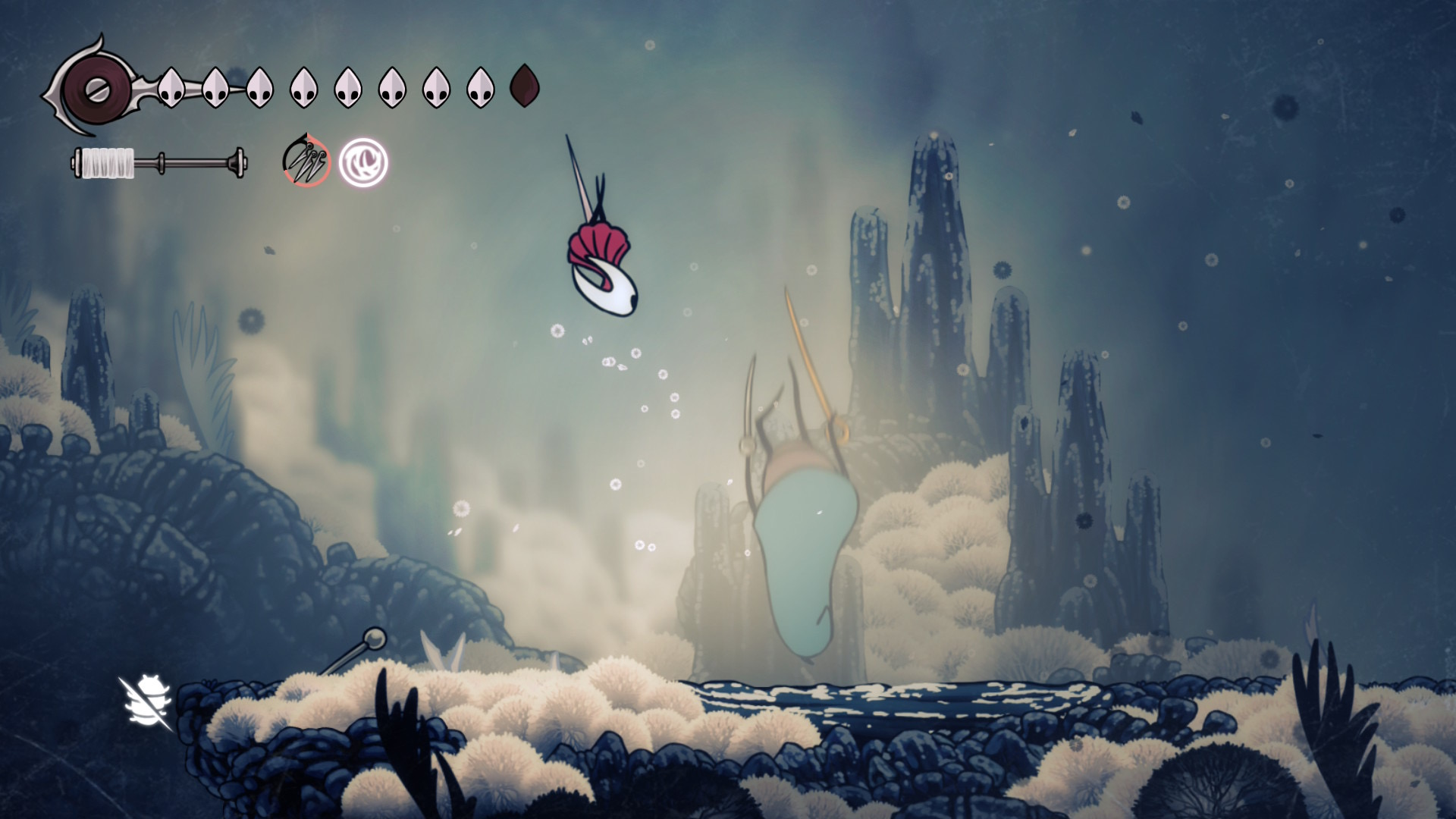Click the round crest emblem beside the masks
This screenshot has width=1456, height=819.
tap(96, 90)
